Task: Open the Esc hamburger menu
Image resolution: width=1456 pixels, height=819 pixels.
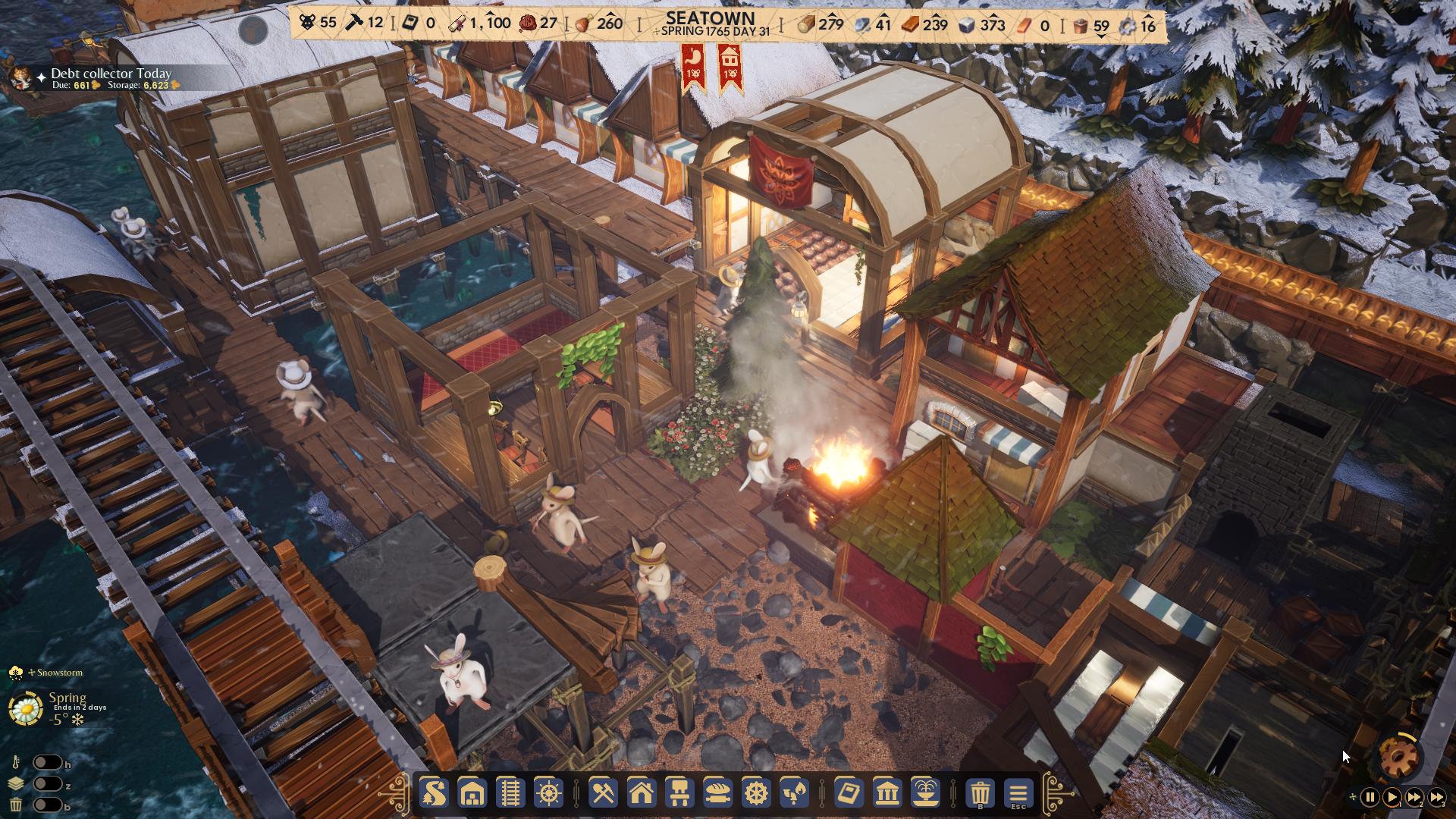Action: [x=1018, y=794]
